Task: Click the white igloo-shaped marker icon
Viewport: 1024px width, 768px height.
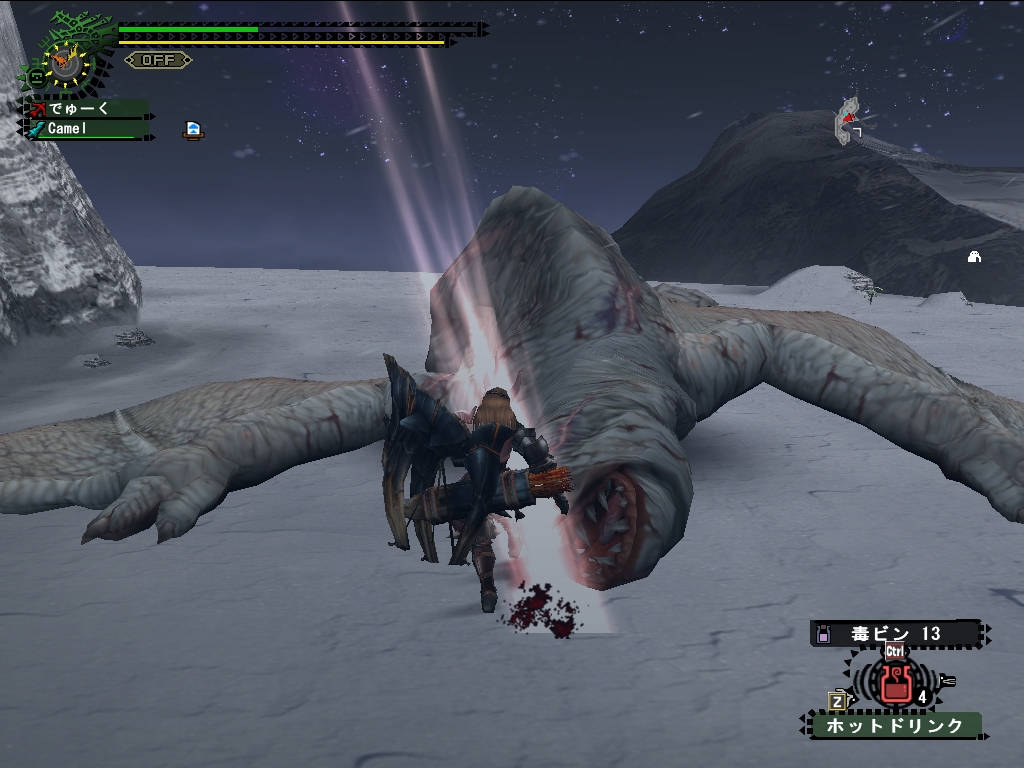Action: pyautogui.click(x=974, y=257)
